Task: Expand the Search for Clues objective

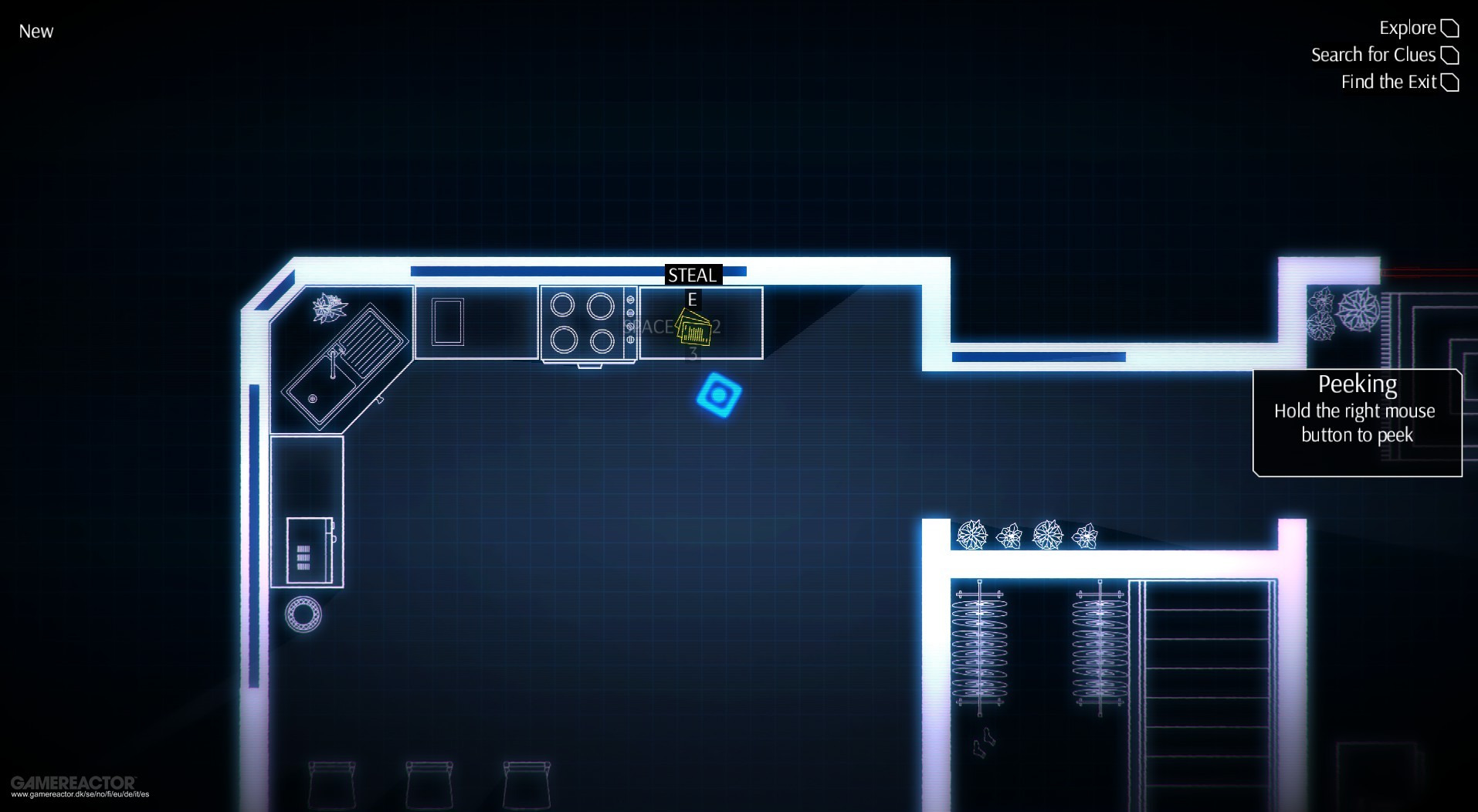Action: pyautogui.click(x=1373, y=54)
